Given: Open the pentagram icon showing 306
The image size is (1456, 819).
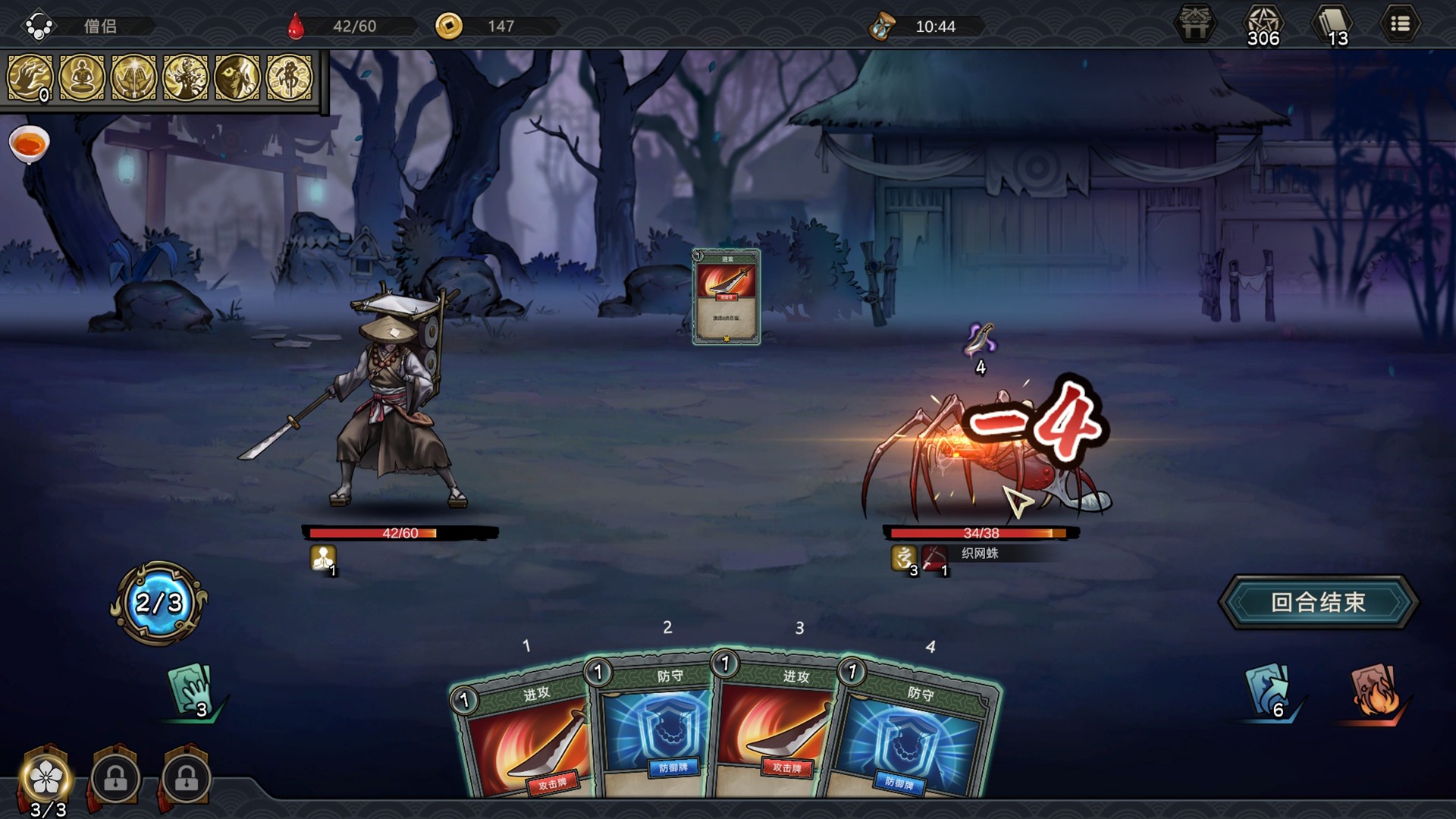Looking at the screenshot, I should 1263,25.
